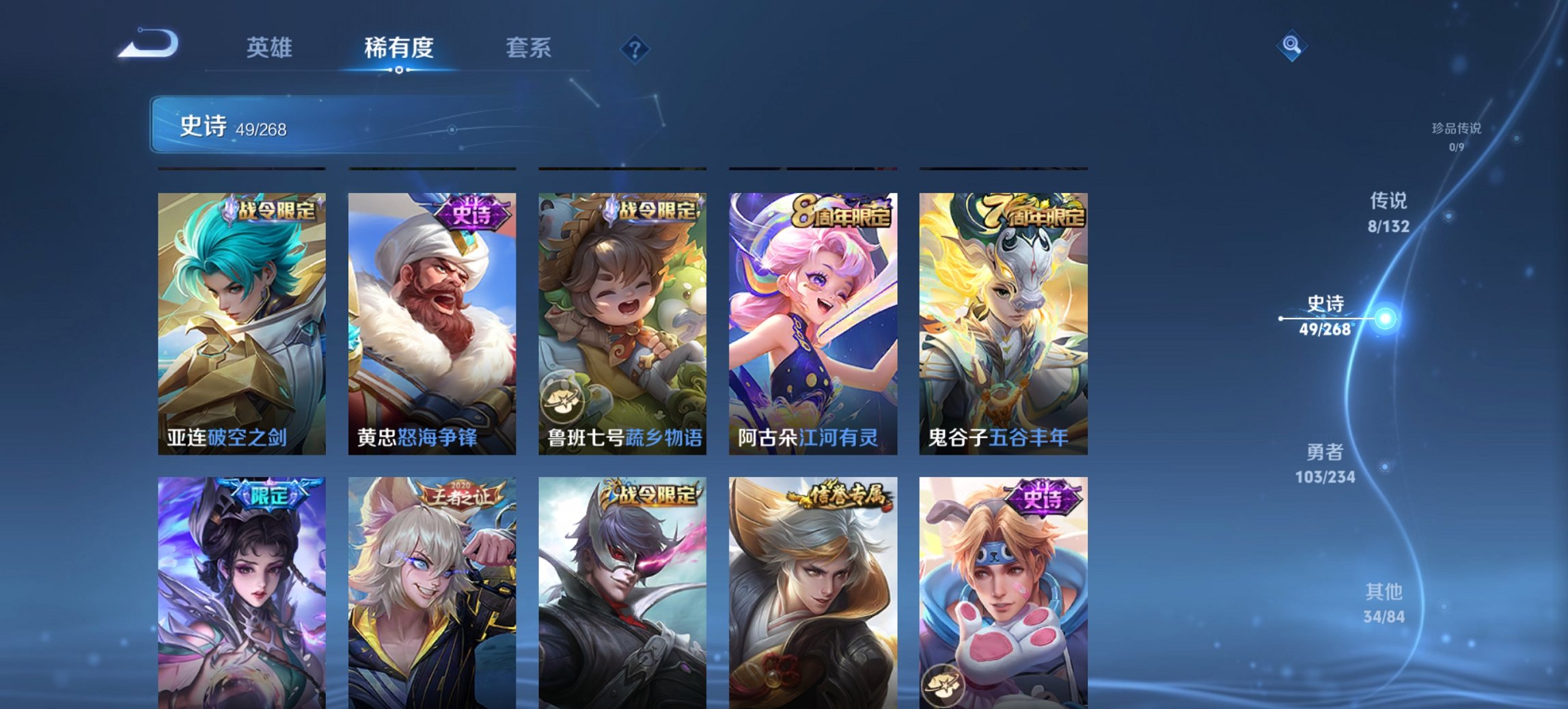Switch to the 套系 tab
Viewport: 1568px width, 709px height.
point(529,48)
